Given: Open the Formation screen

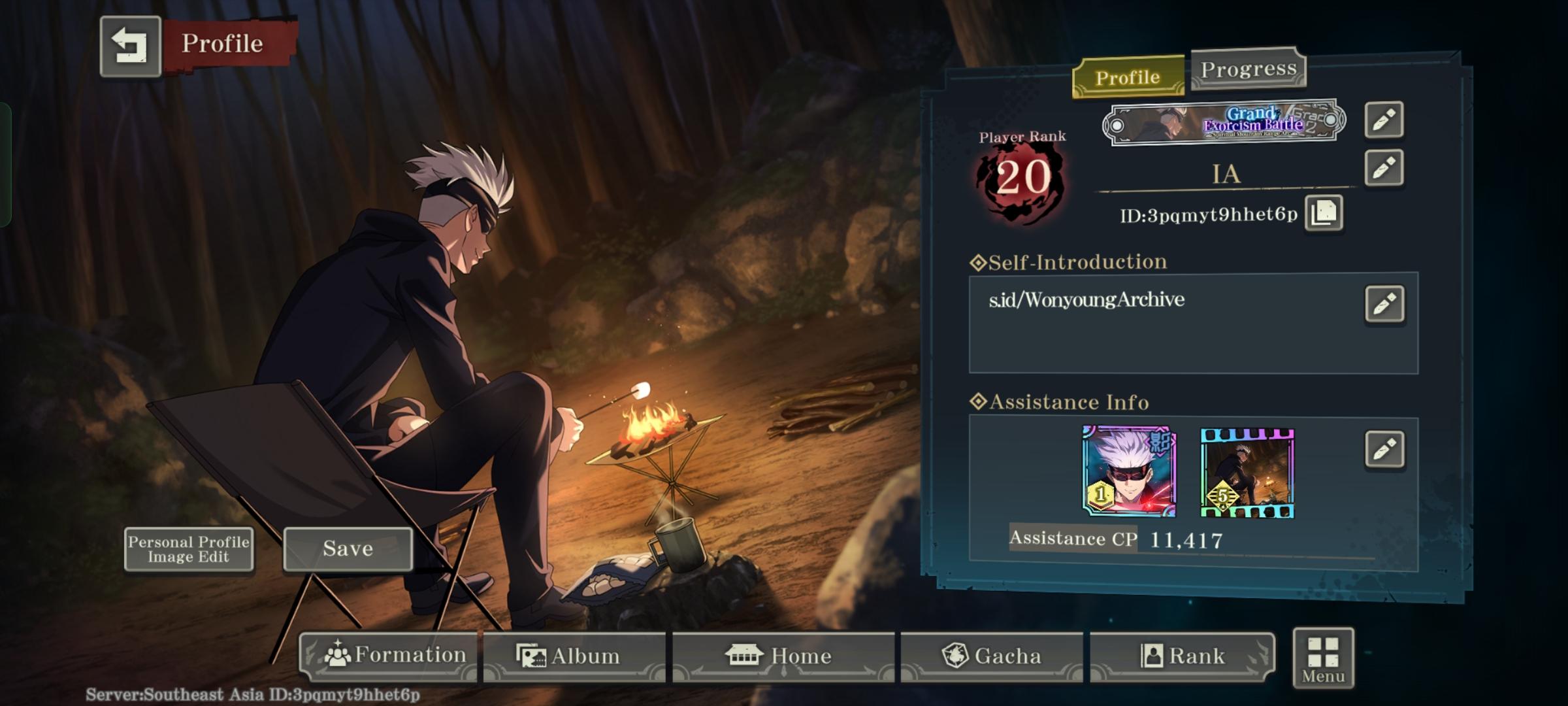Looking at the screenshot, I should 390,656.
